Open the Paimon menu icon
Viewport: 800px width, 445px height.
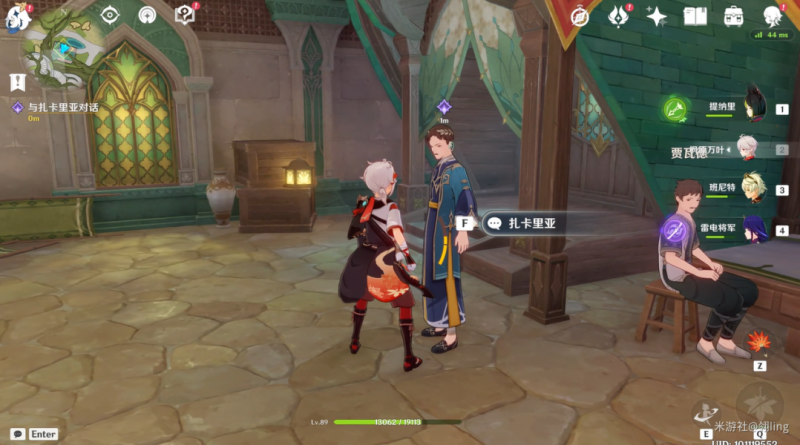(17, 17)
